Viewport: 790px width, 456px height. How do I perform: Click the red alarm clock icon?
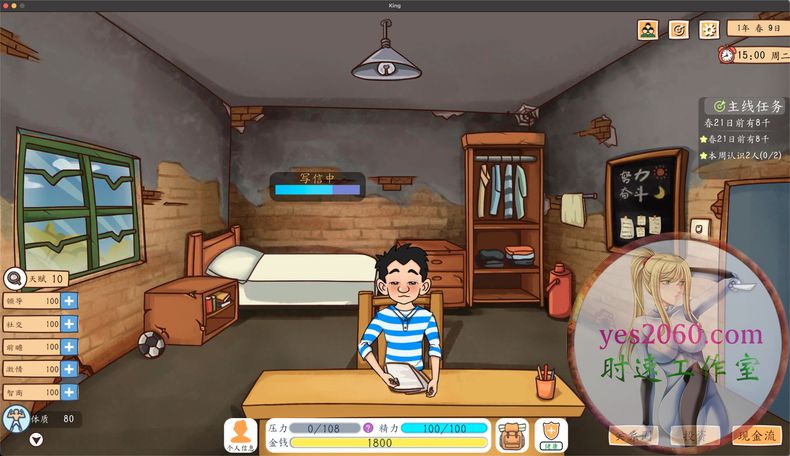(x=726, y=55)
